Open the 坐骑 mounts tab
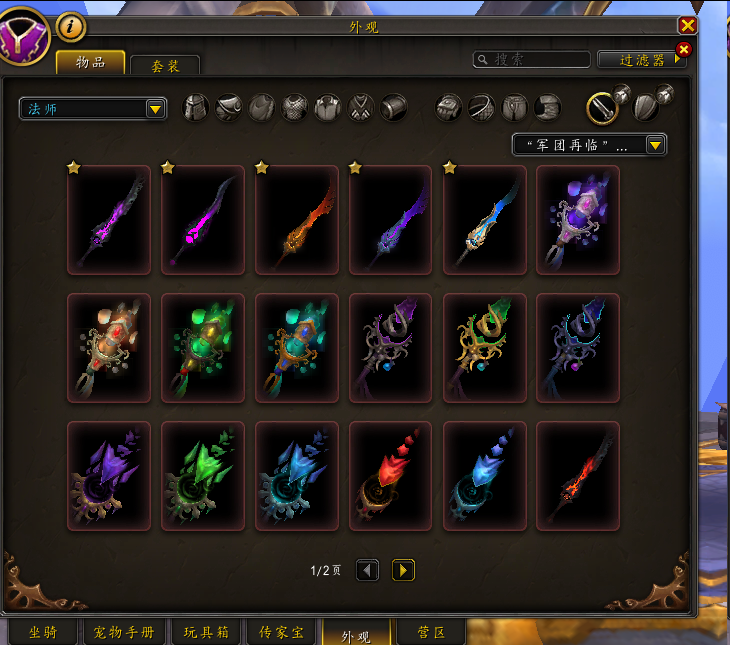Viewport: 730px width, 645px height. 43,633
